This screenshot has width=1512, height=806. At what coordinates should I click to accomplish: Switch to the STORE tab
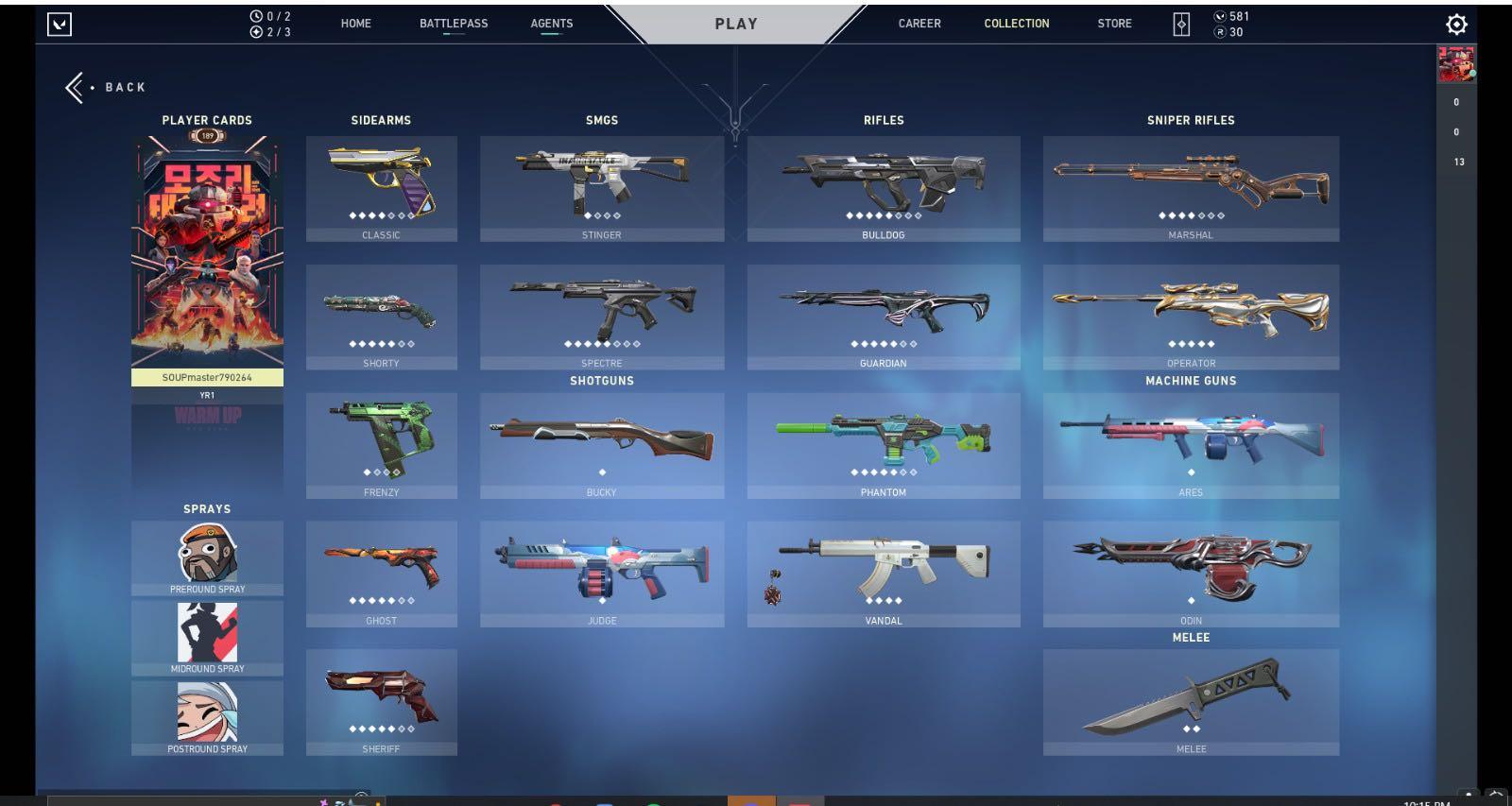pyautogui.click(x=1114, y=24)
